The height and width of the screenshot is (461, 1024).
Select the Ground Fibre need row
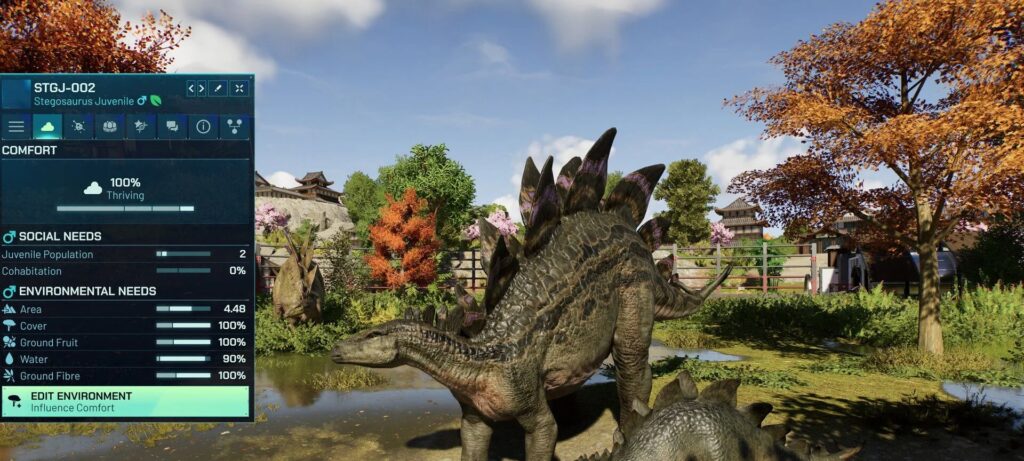(125, 375)
